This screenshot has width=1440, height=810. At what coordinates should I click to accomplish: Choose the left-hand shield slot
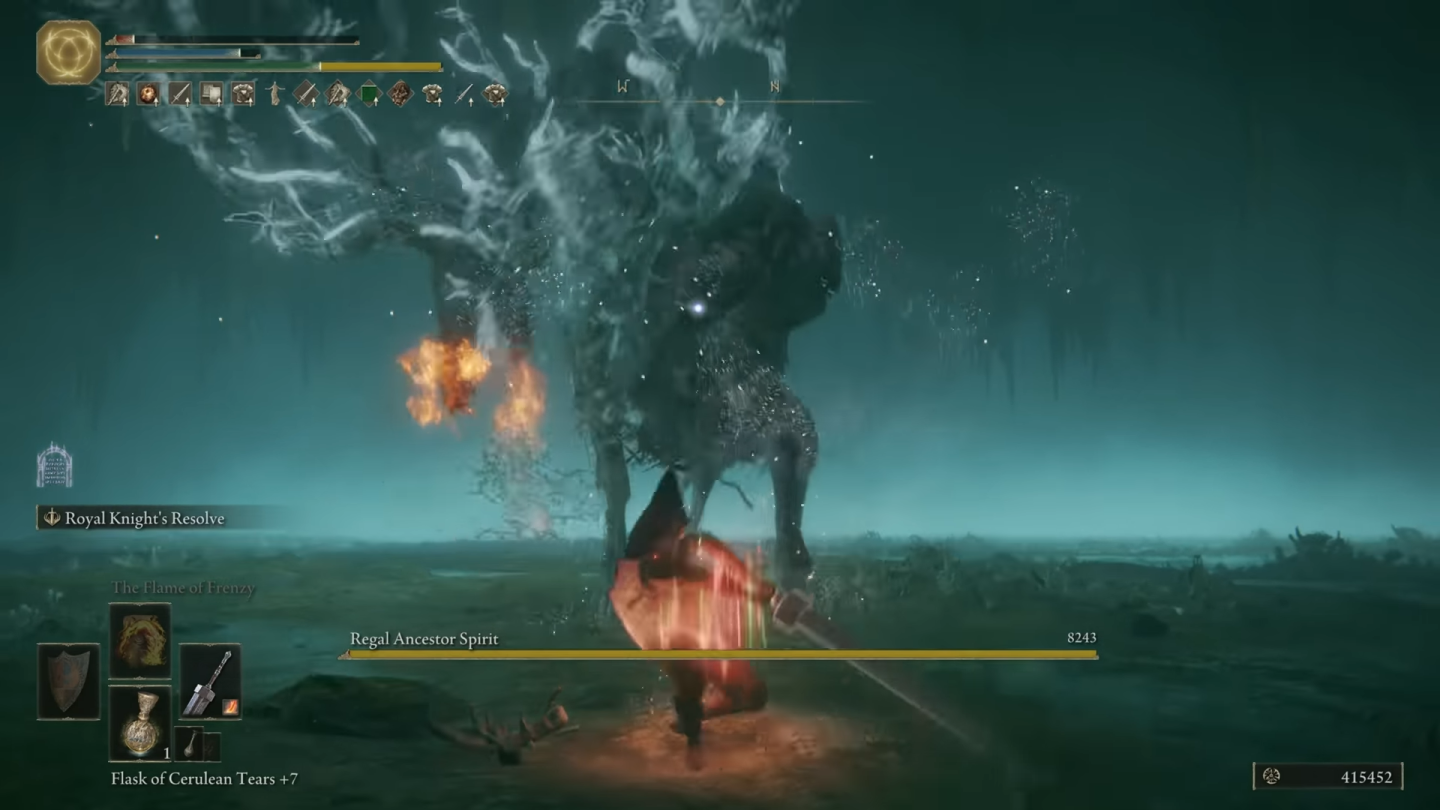68,681
